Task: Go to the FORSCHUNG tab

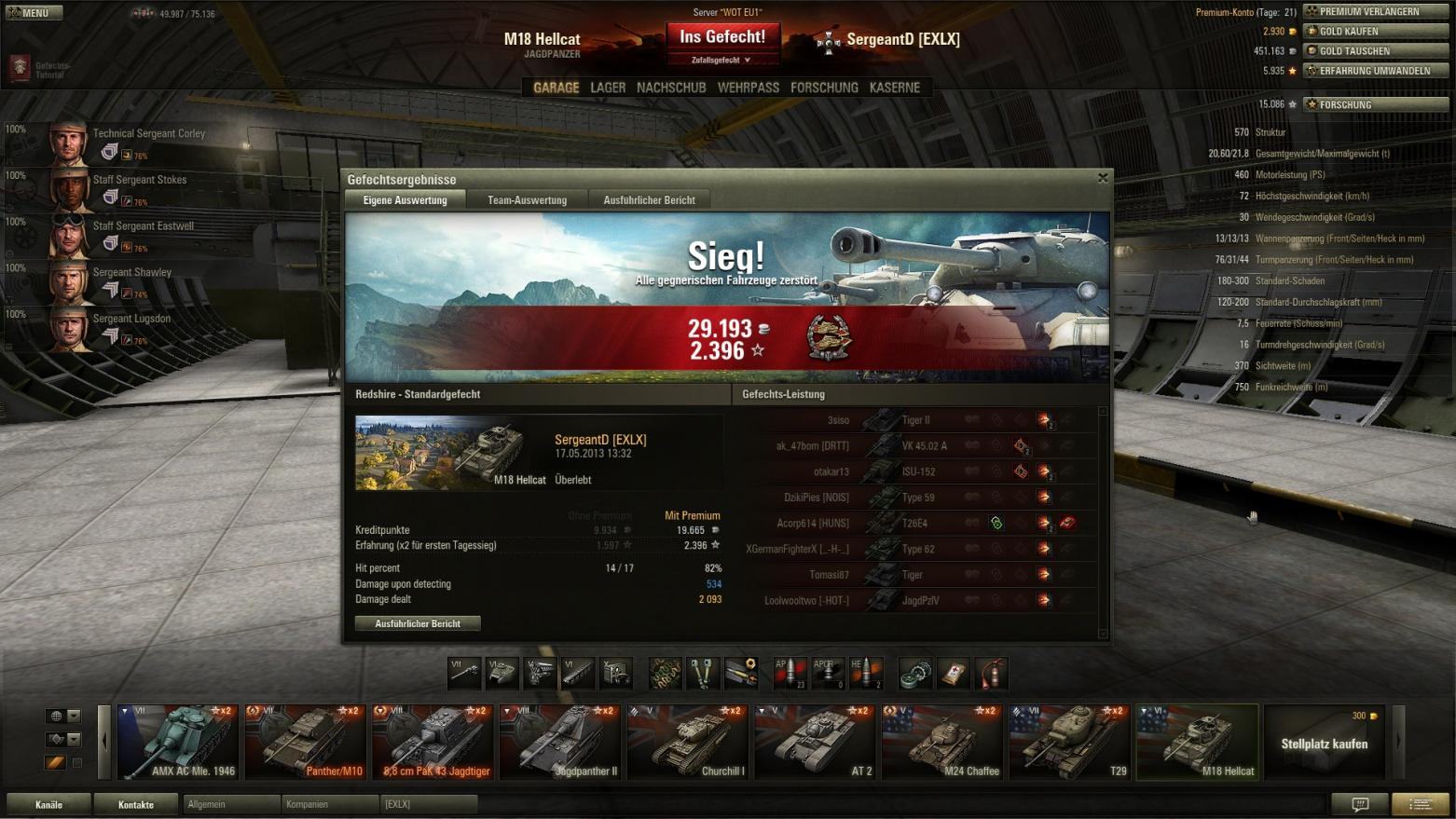Action: (x=824, y=88)
